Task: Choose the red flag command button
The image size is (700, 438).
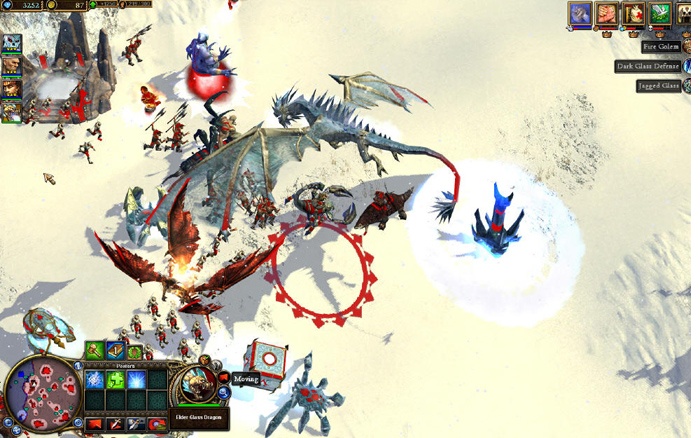Action: (95, 424)
